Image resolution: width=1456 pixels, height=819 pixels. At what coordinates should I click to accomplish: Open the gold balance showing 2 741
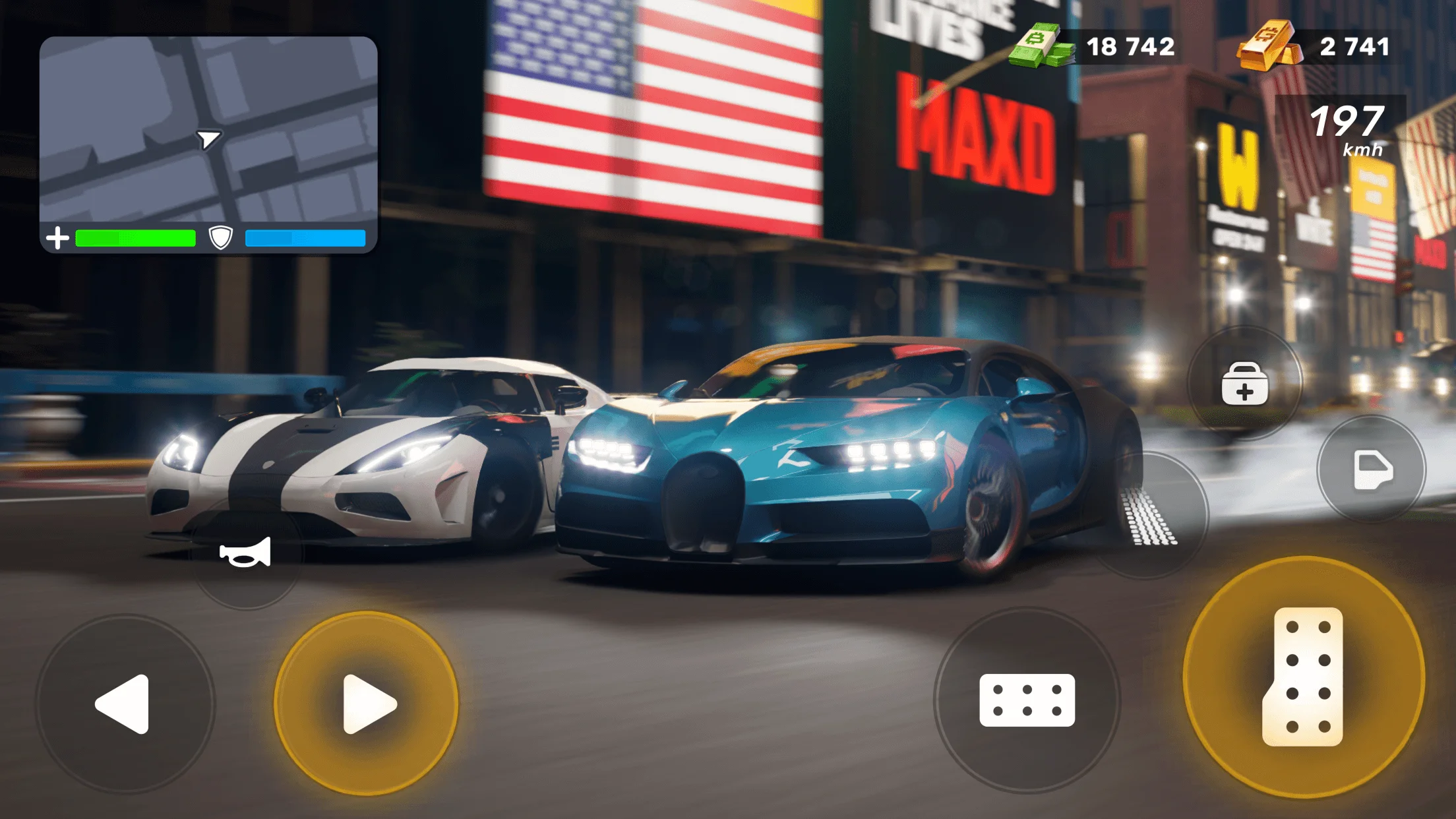(x=1354, y=47)
